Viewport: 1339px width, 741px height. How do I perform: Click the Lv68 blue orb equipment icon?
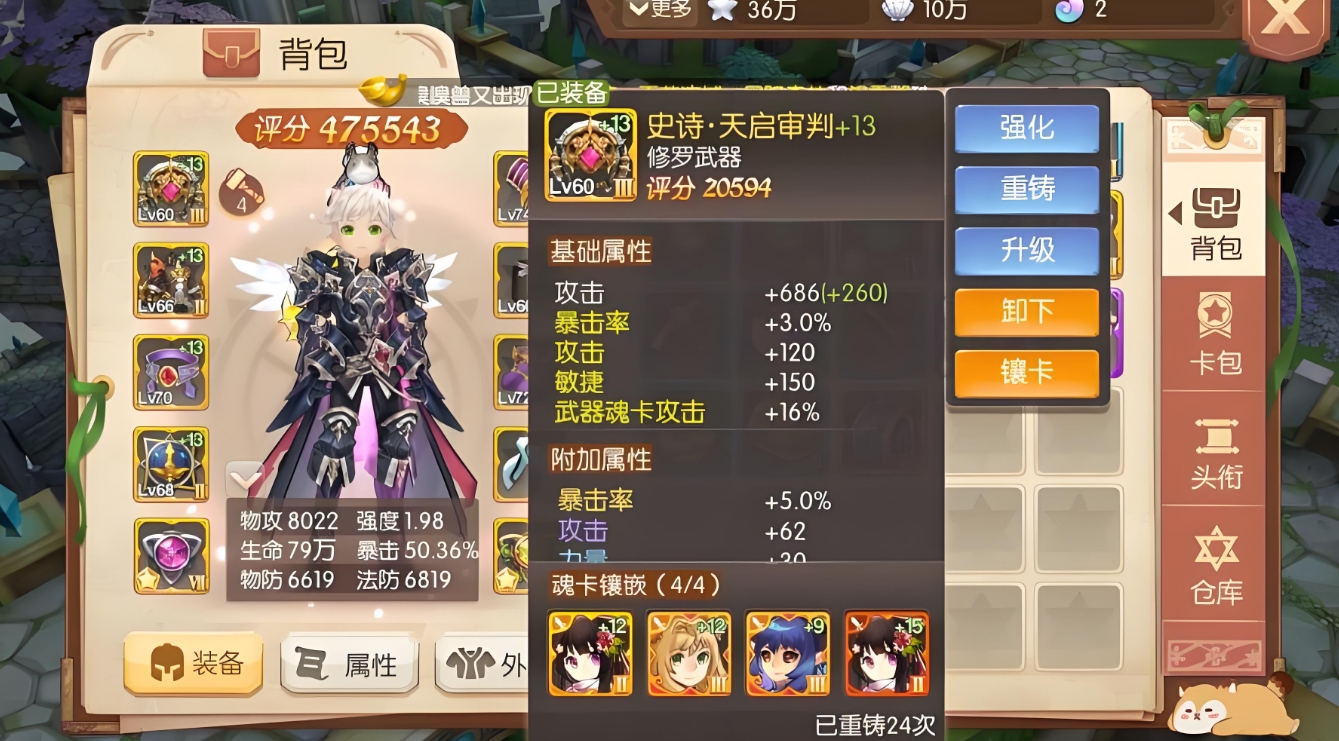(x=170, y=464)
